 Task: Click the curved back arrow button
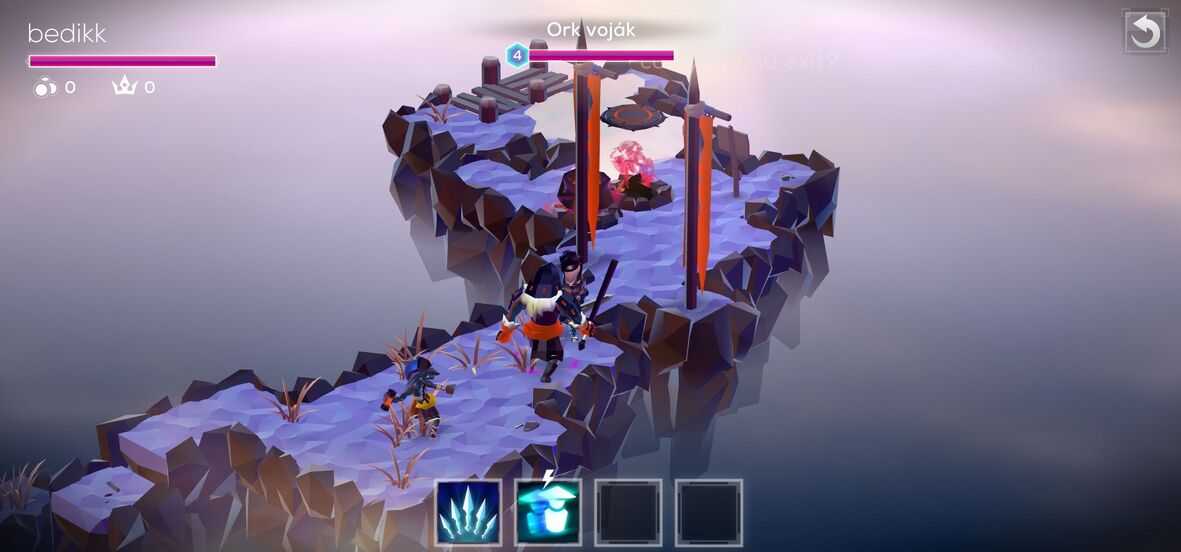tap(1145, 32)
